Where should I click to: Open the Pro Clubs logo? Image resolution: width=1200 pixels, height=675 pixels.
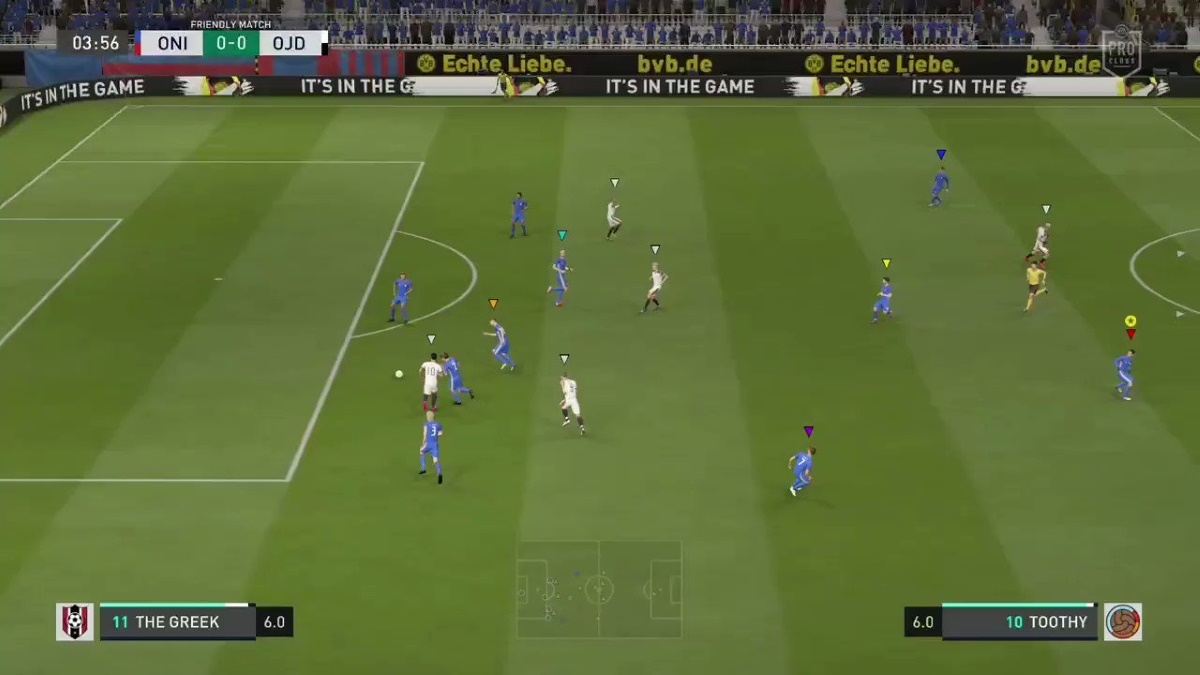point(1121,50)
